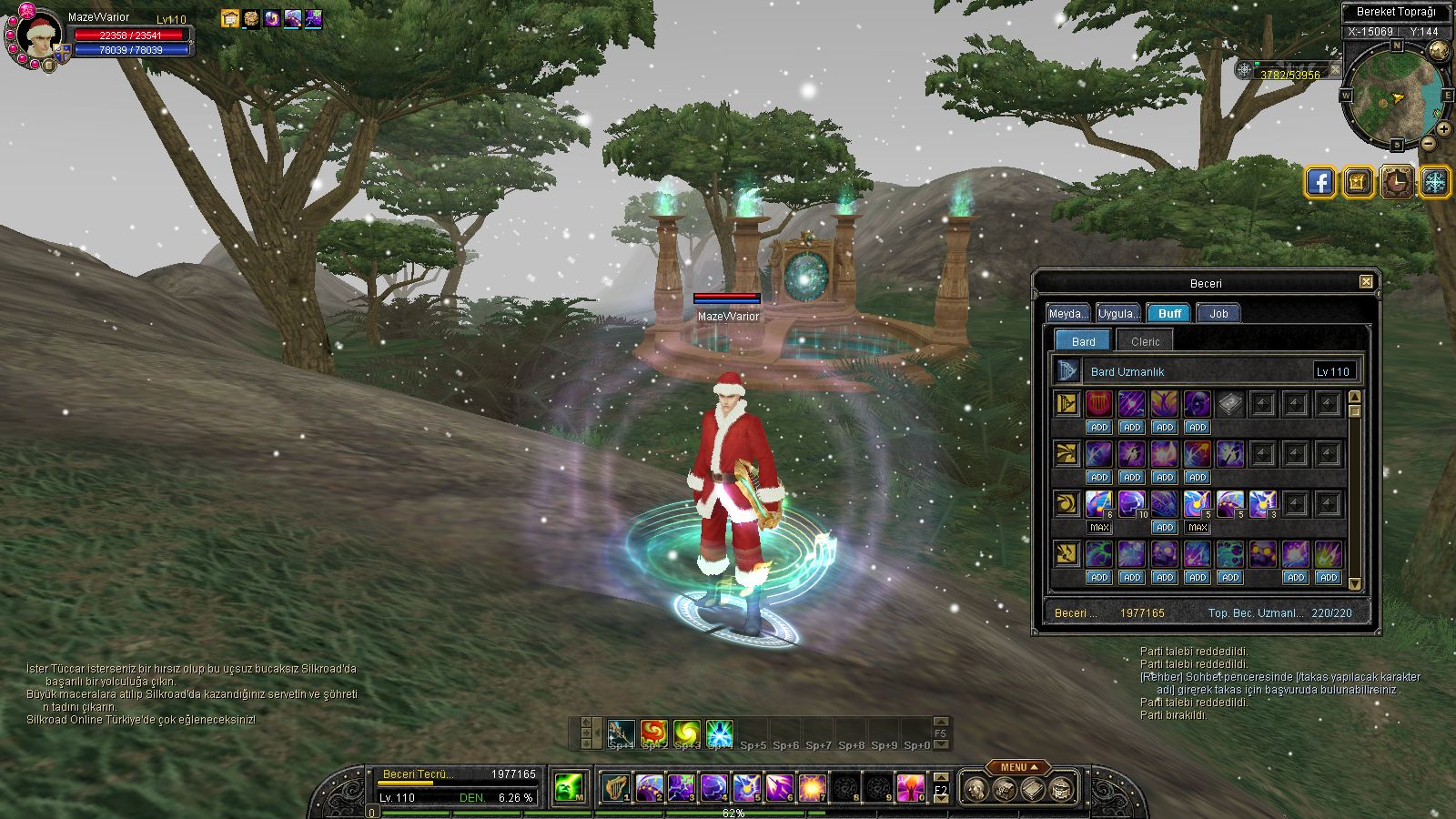Click the golden treasure chest icon
The image size is (1456, 819).
click(1358, 182)
